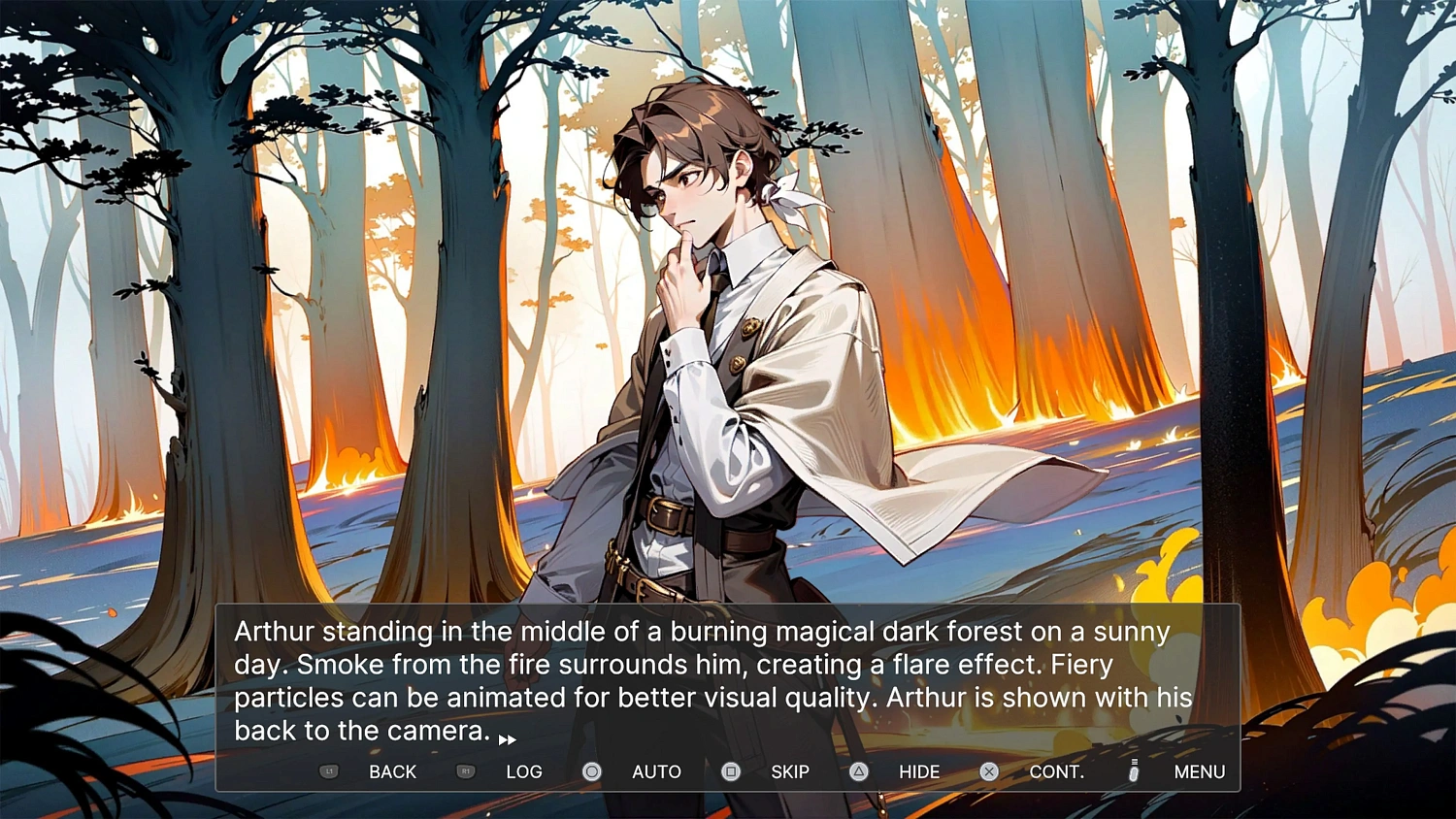The image size is (1456, 819).
Task: Enable AUTO text advance mode
Action: pos(655,771)
